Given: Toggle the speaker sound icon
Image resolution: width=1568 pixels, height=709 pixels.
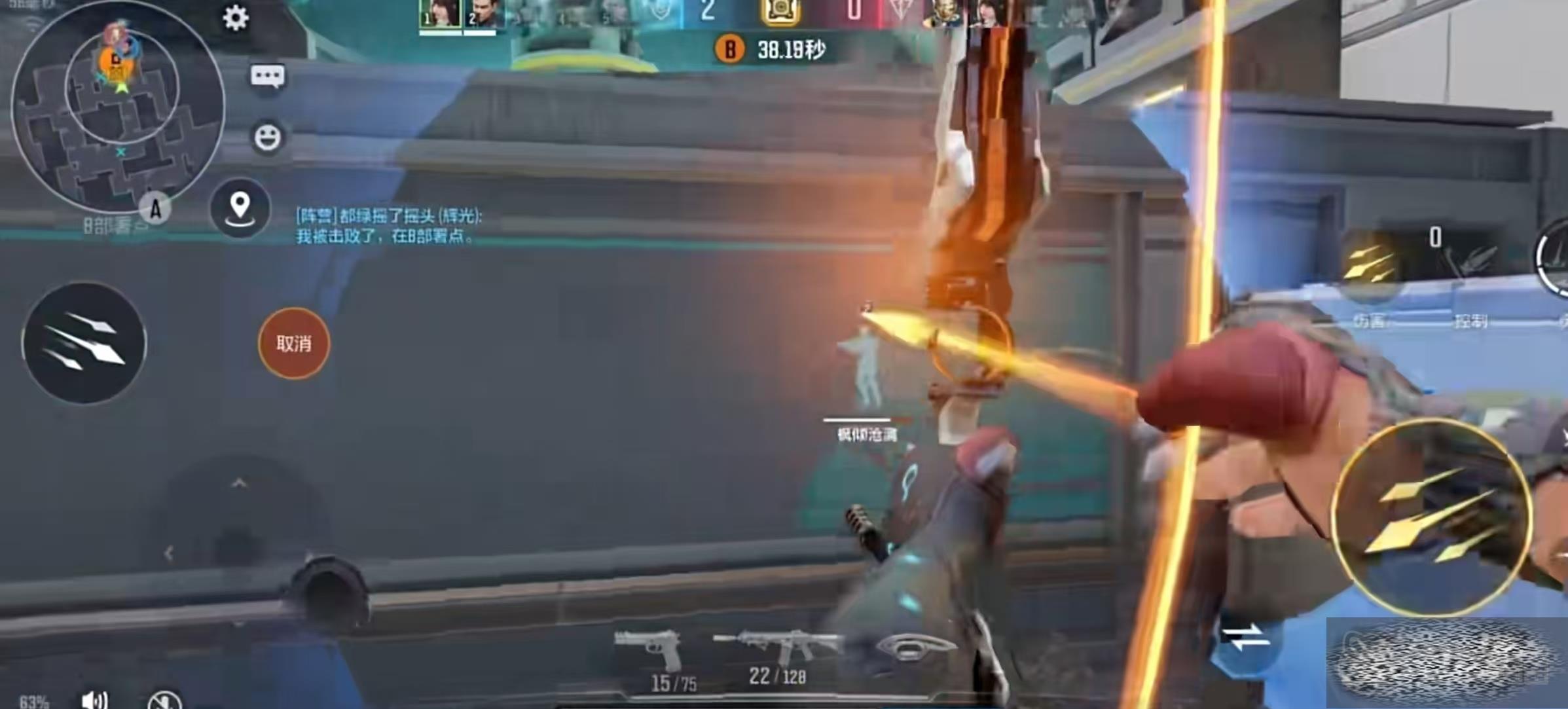Looking at the screenshot, I should tap(95, 699).
